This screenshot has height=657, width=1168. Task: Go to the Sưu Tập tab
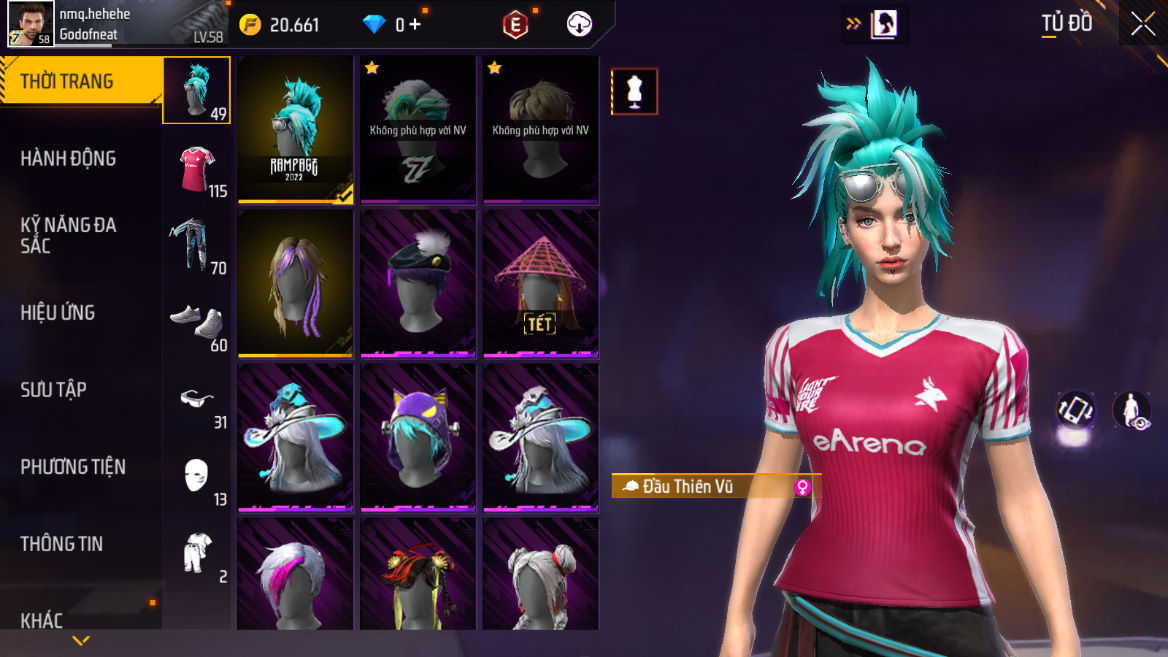coord(54,389)
